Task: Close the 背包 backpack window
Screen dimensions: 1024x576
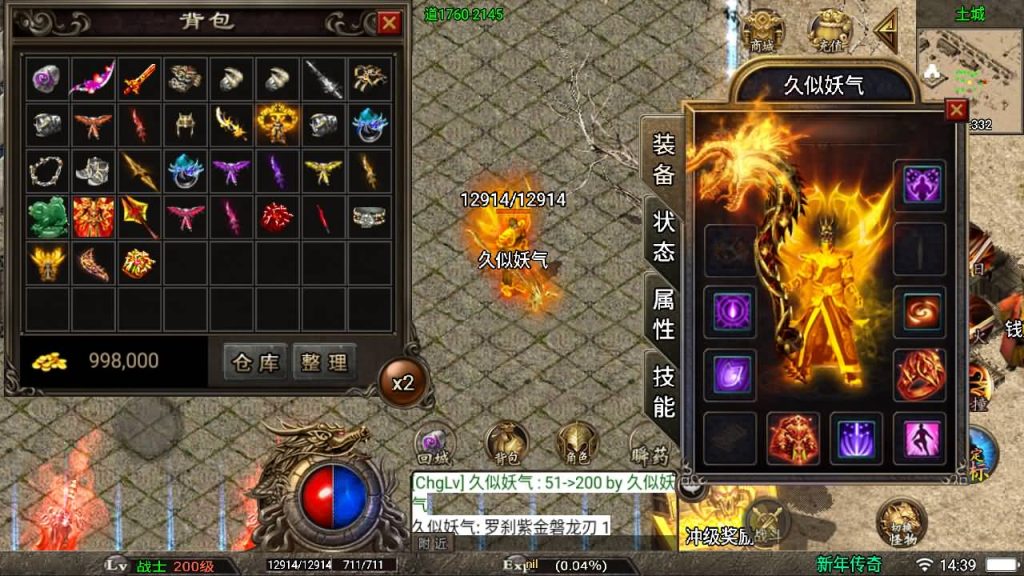Action: click(x=389, y=22)
